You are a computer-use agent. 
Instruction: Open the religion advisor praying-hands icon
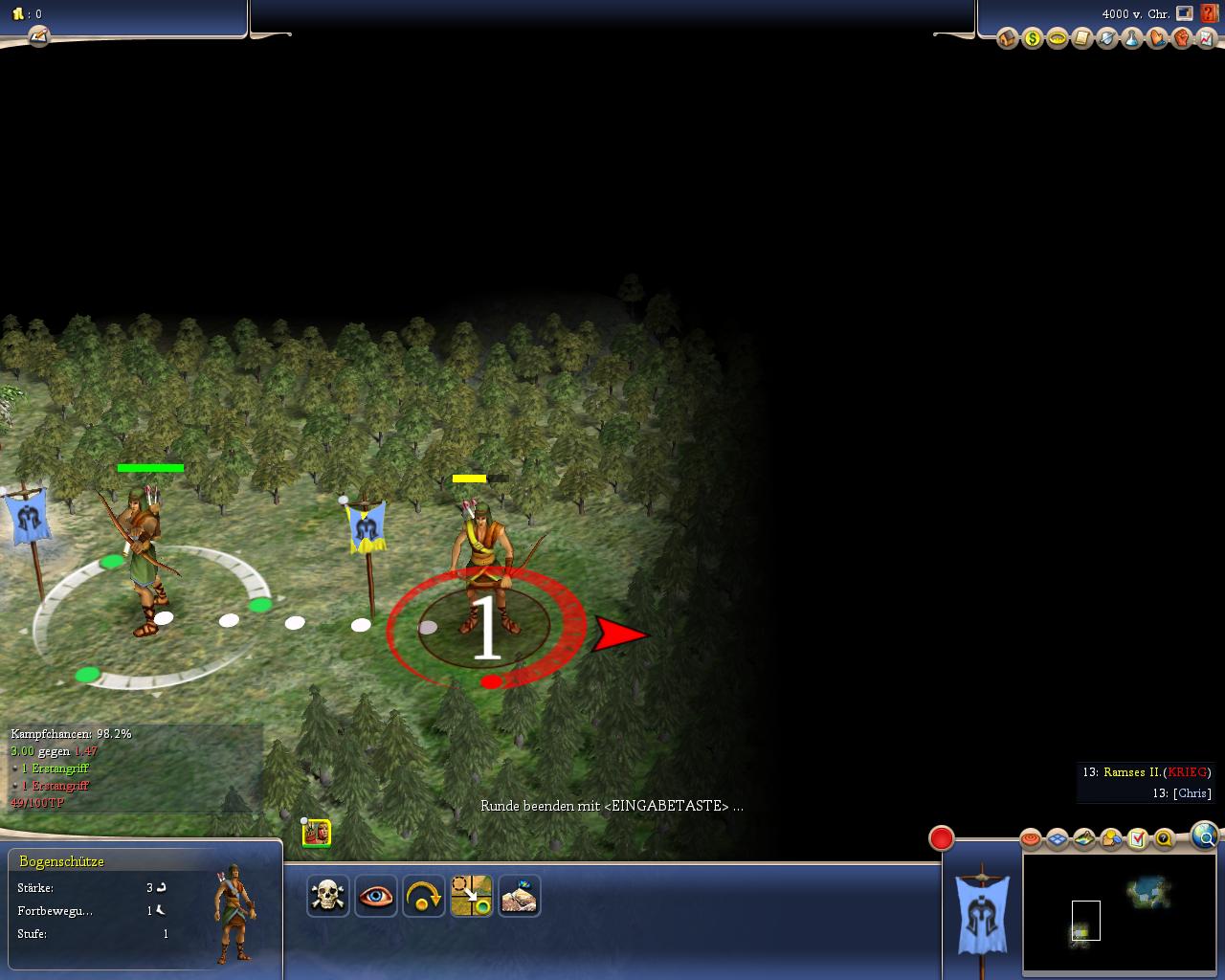[x=1156, y=39]
